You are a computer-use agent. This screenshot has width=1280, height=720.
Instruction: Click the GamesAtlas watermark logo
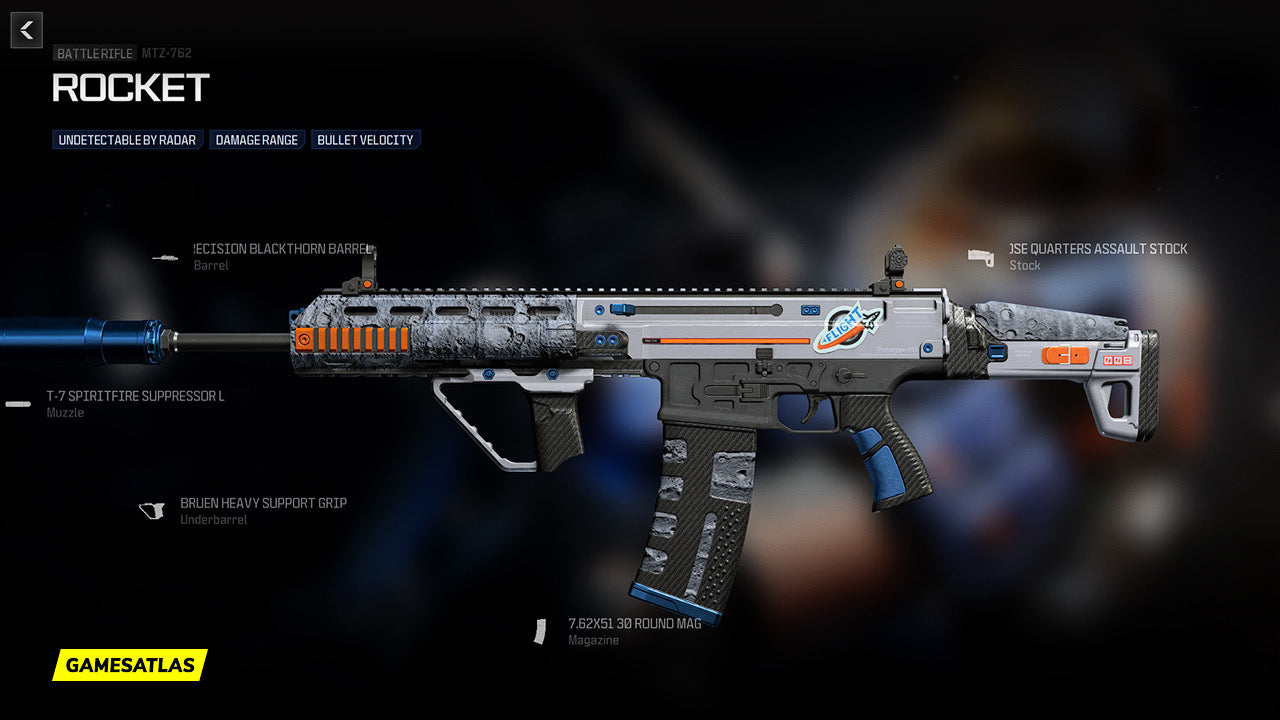130,665
